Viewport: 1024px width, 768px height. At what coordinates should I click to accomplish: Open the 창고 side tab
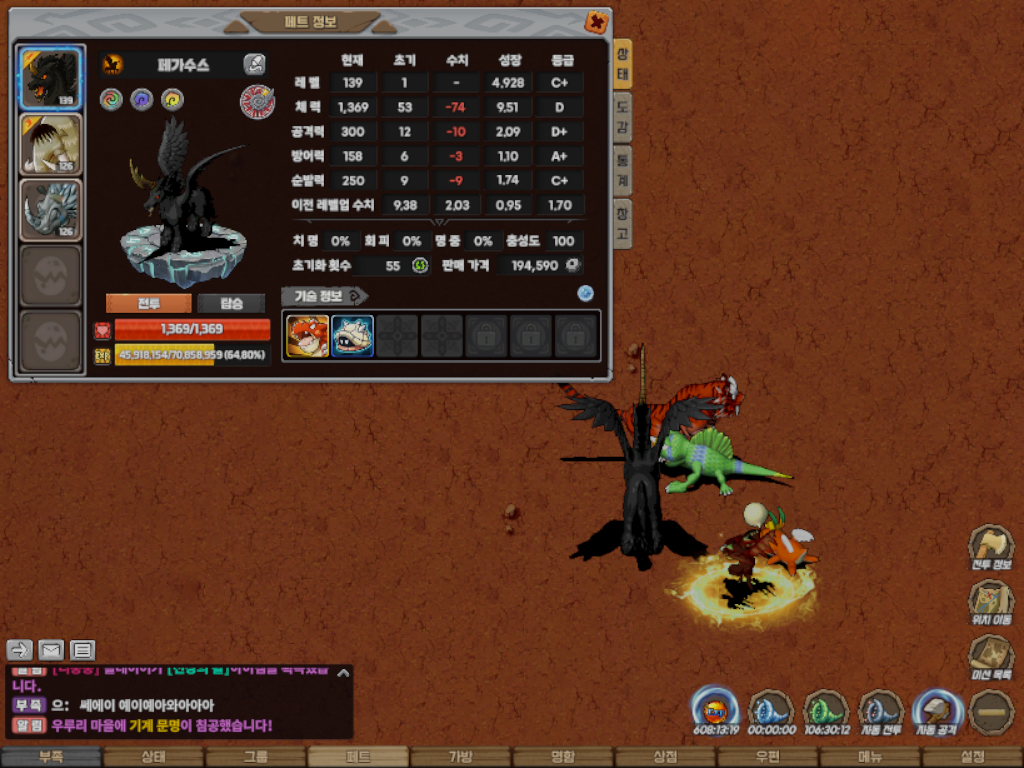[622, 222]
